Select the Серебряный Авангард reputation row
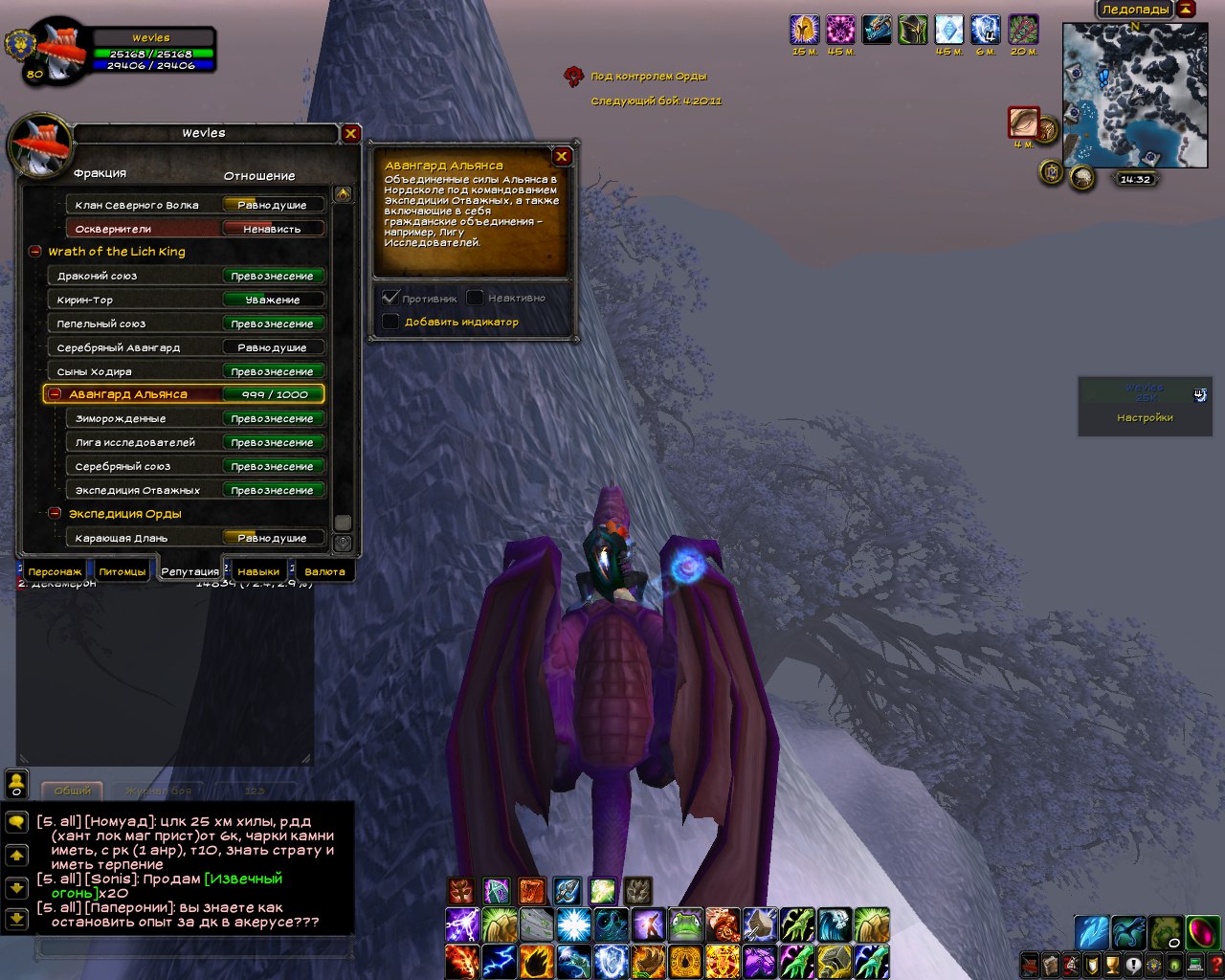 coord(187,347)
